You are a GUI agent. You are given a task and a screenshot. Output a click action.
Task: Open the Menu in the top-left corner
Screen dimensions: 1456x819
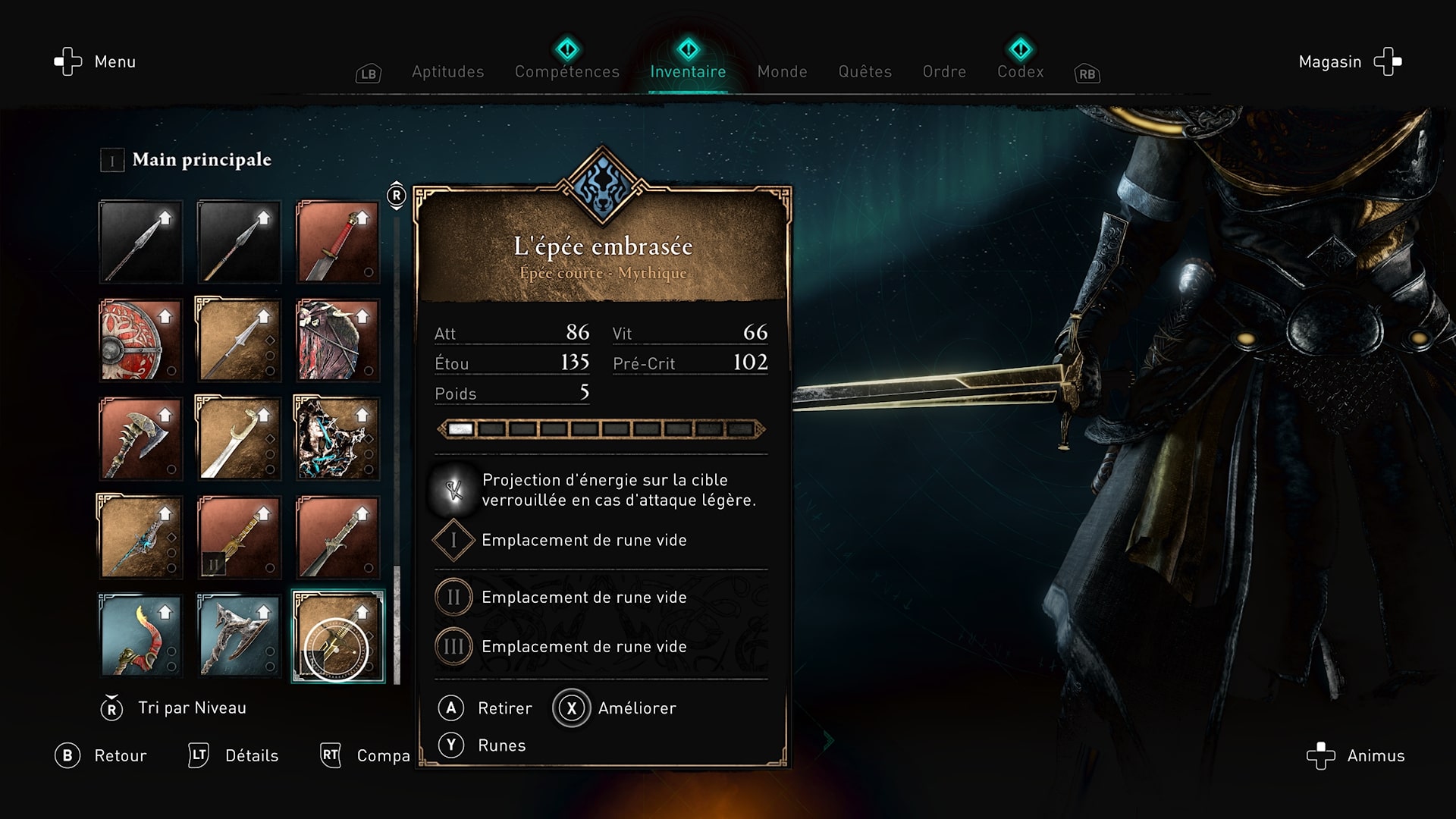pos(96,61)
